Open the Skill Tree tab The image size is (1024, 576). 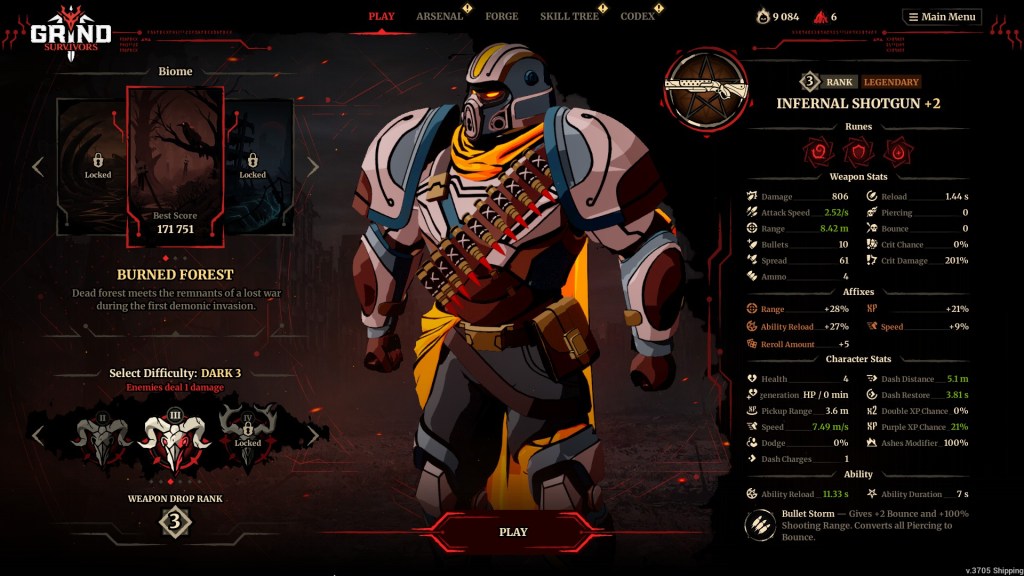pyautogui.click(x=569, y=16)
